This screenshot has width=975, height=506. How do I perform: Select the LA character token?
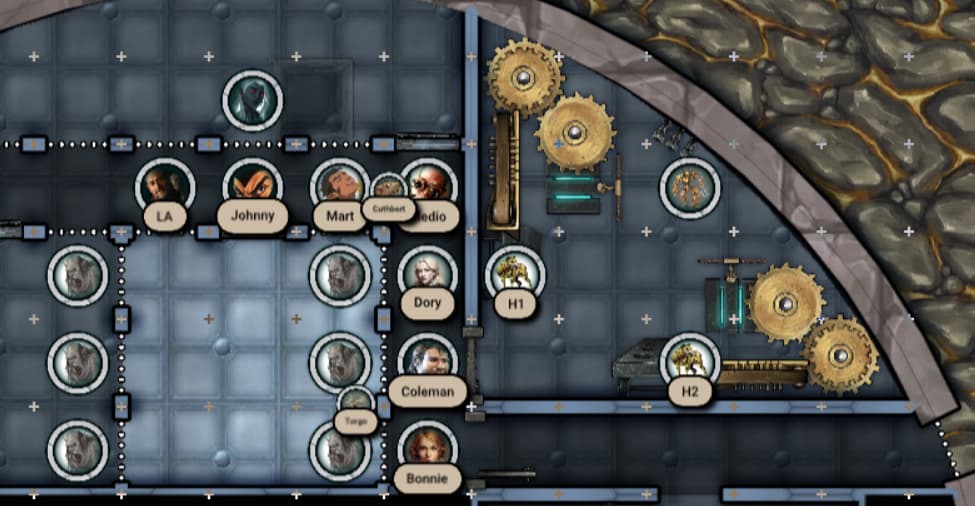tap(165, 185)
